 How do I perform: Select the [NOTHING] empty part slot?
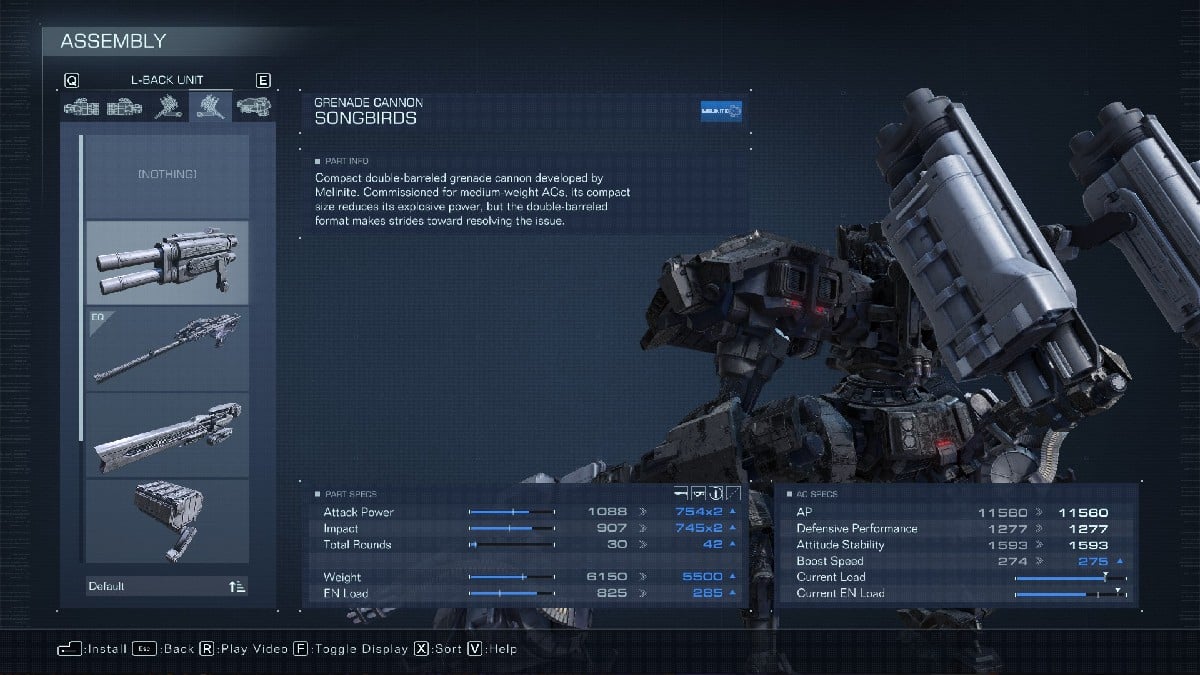pyautogui.click(x=167, y=176)
